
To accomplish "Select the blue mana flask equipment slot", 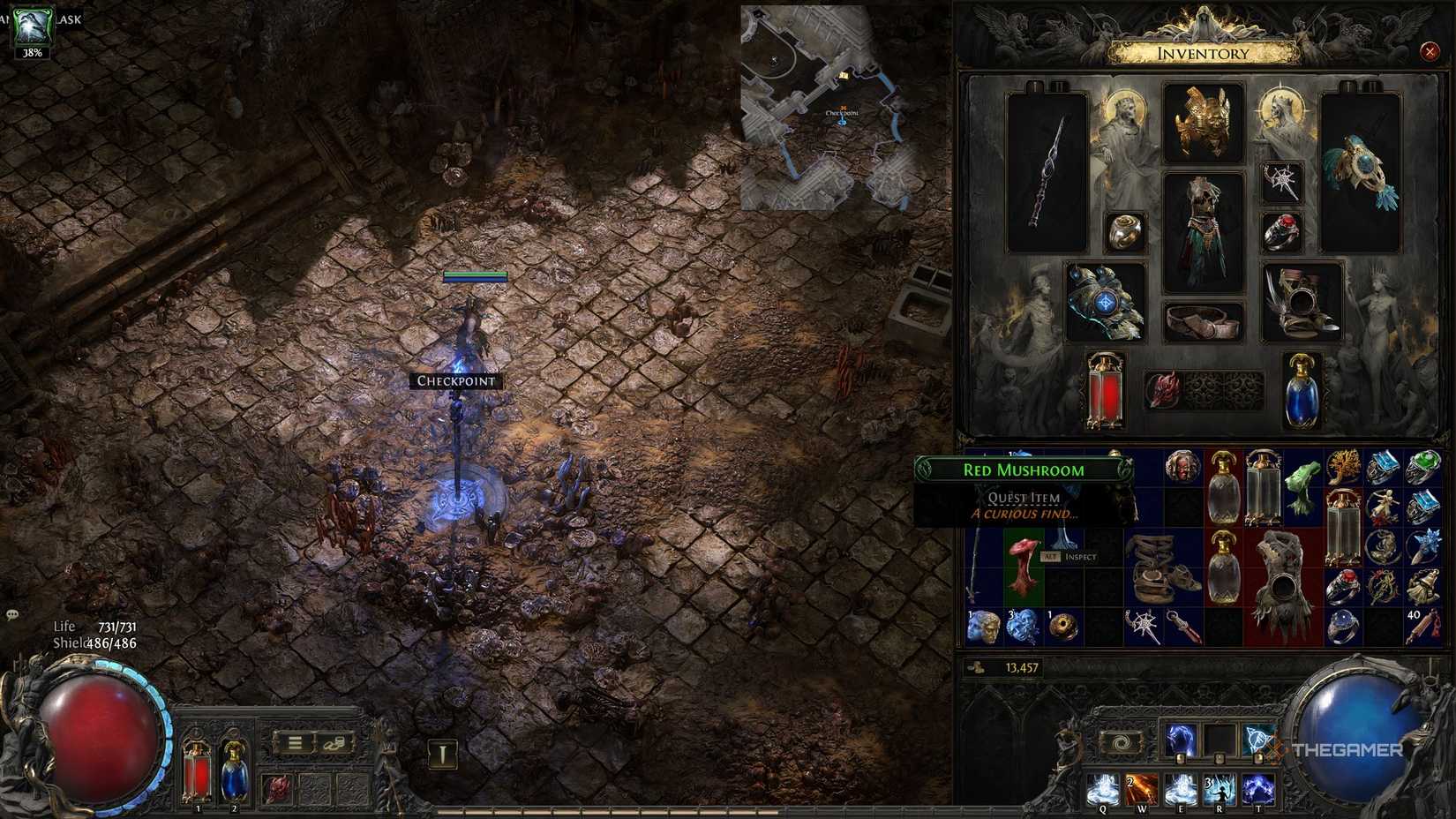I will pyautogui.click(x=1304, y=388).
